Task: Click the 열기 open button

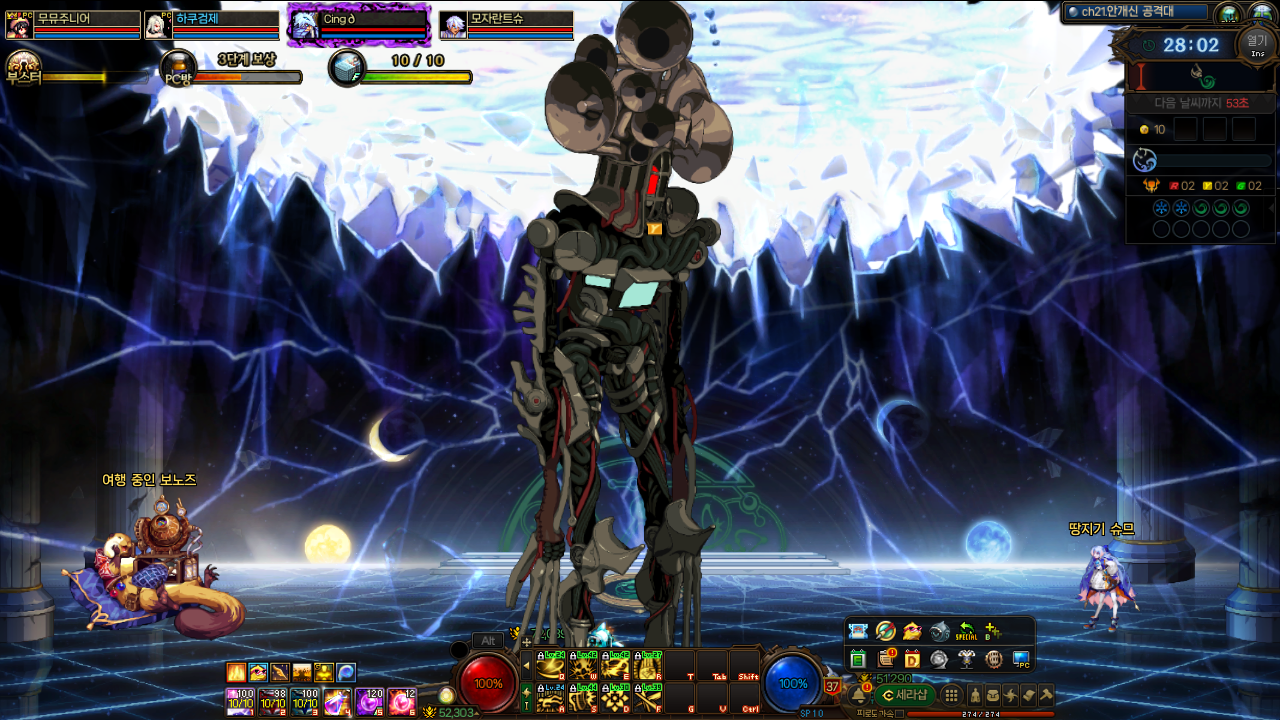Action: pyautogui.click(x=1256, y=43)
